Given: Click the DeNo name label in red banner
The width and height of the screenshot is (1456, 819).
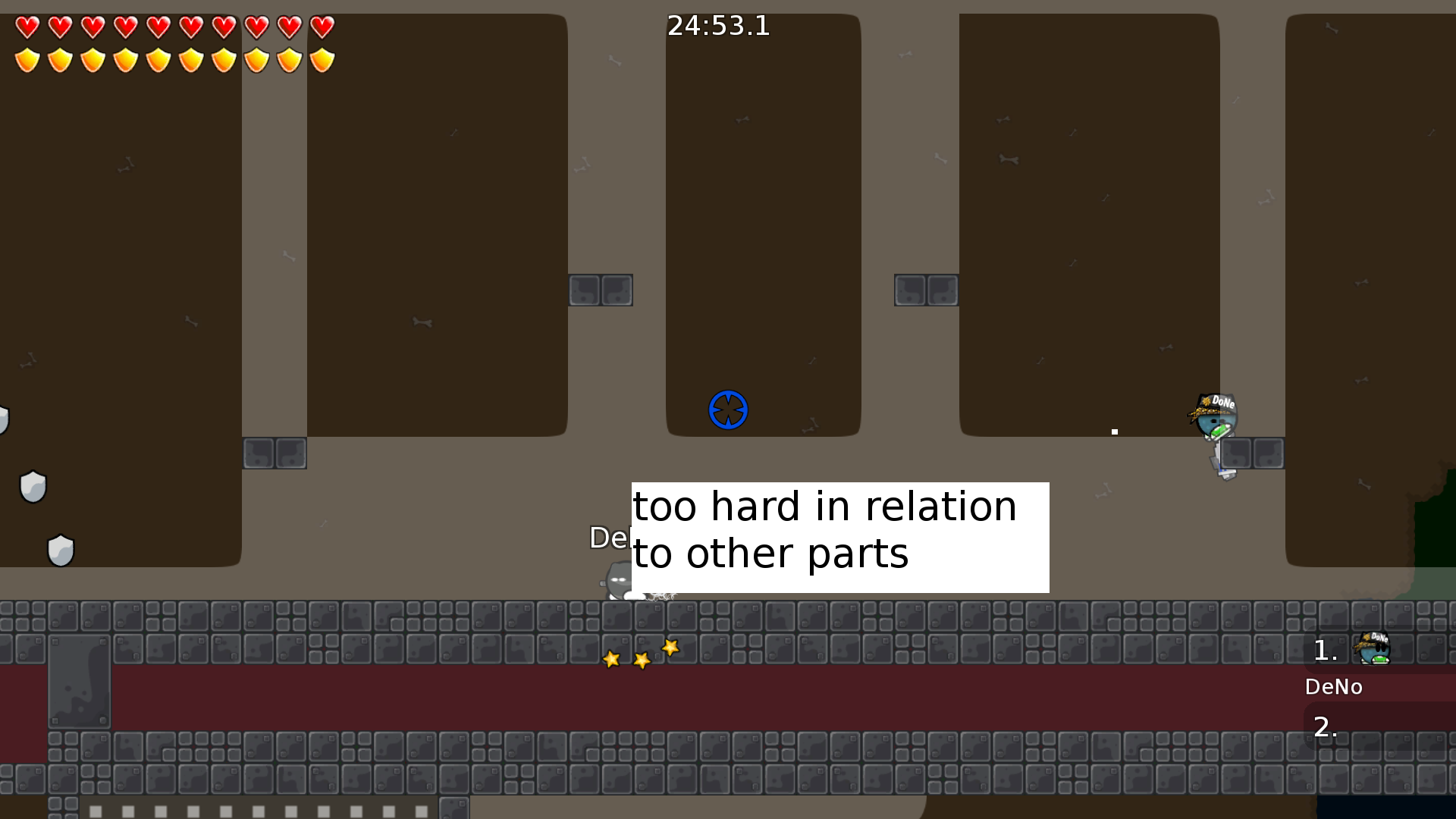Looking at the screenshot, I should (1334, 687).
